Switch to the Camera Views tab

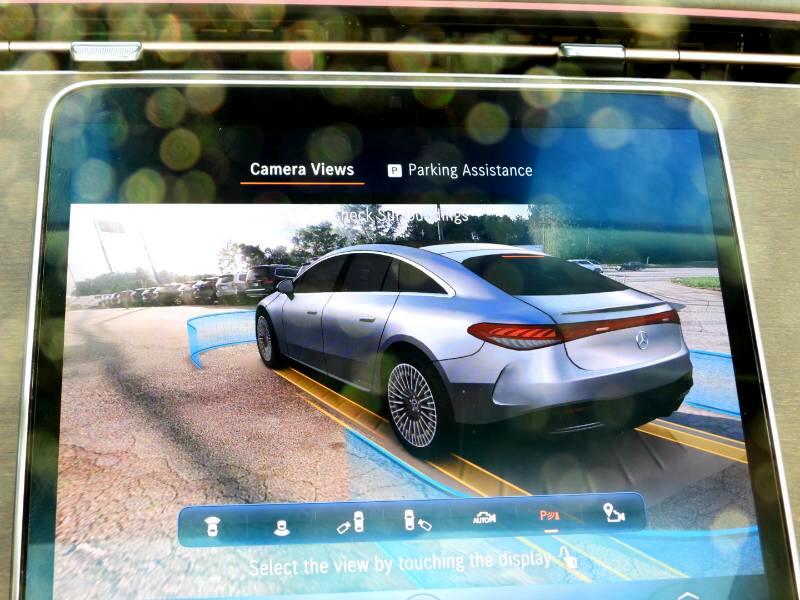point(301,169)
